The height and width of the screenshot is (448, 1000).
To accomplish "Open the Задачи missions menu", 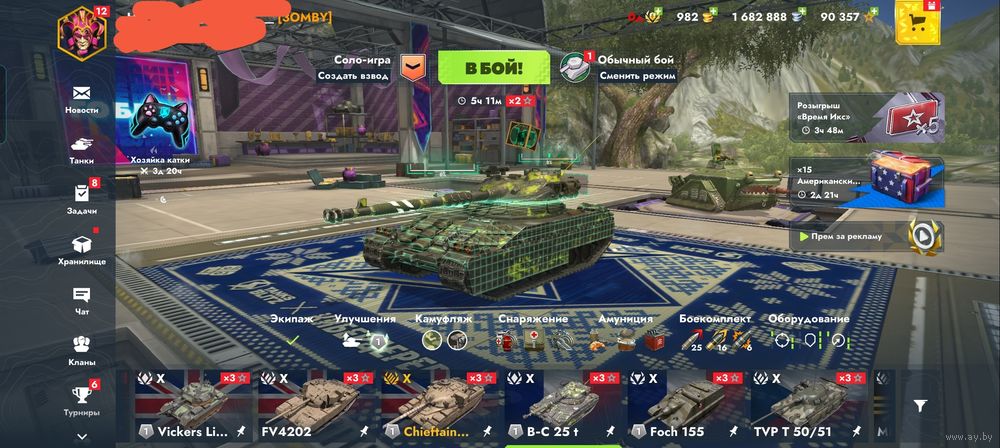I will tap(82, 198).
